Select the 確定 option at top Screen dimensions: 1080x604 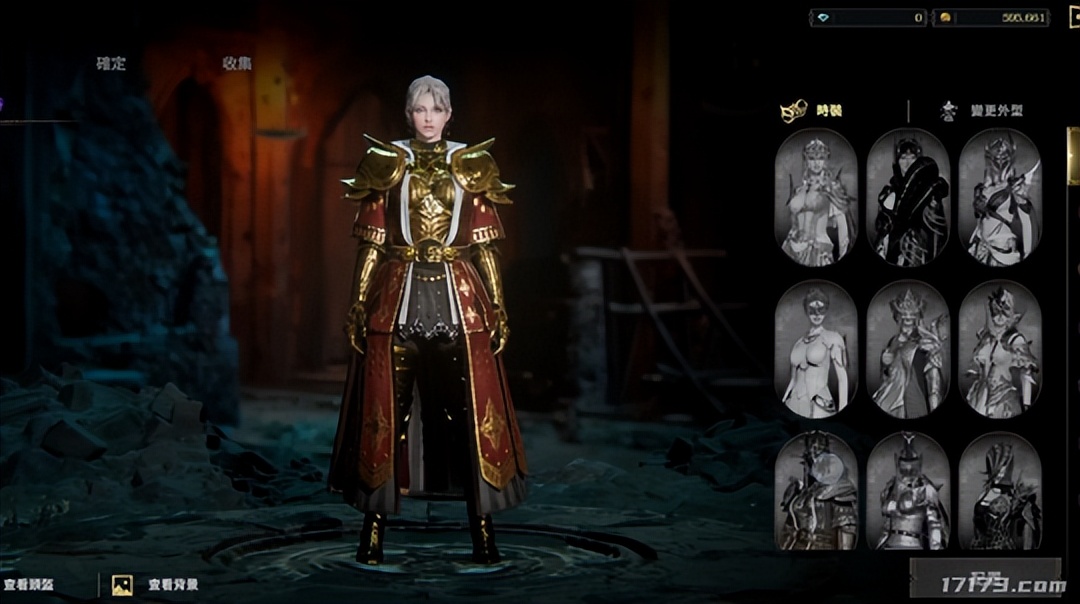(x=111, y=63)
